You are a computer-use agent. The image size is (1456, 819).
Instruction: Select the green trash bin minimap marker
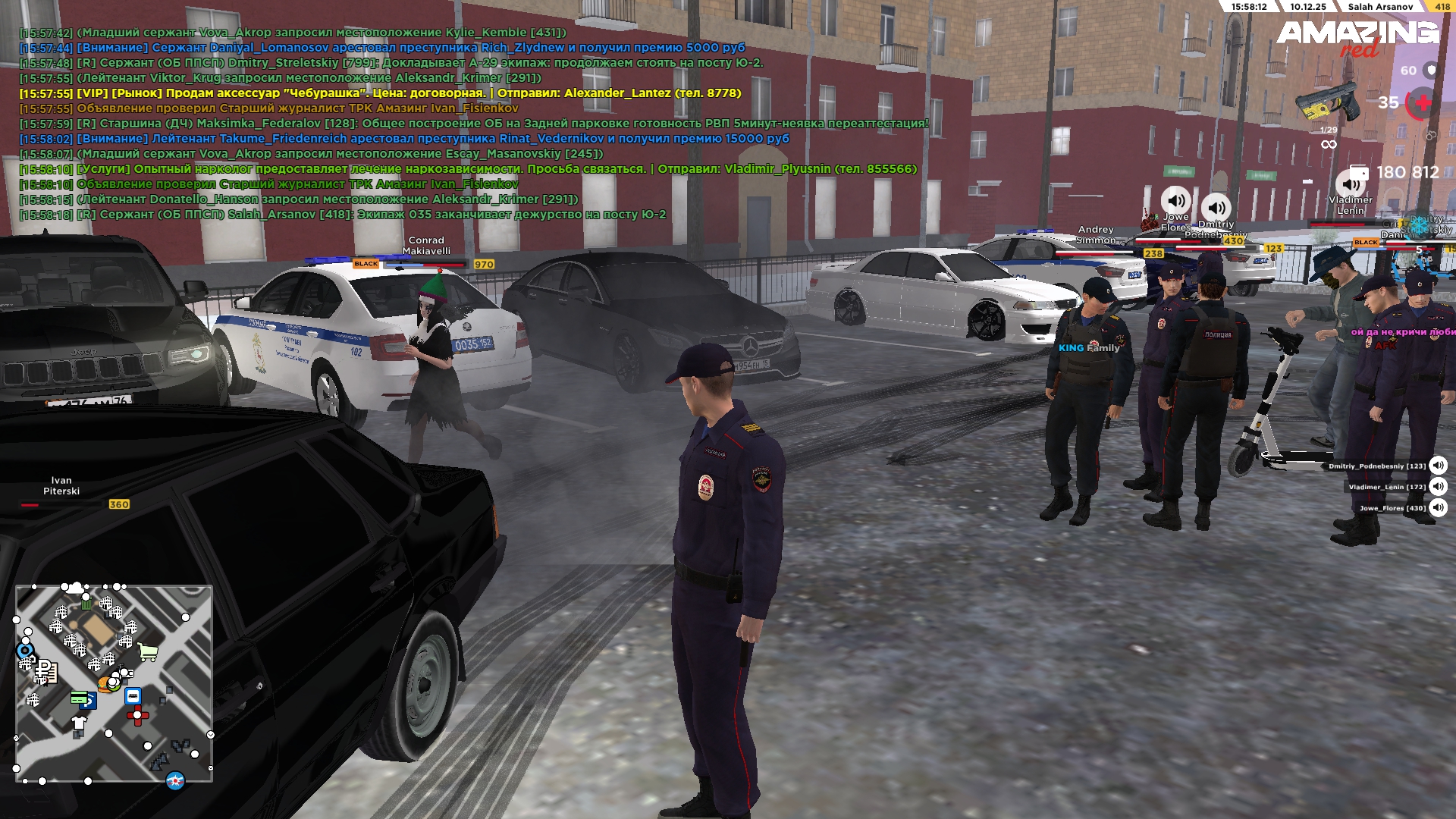[86, 604]
